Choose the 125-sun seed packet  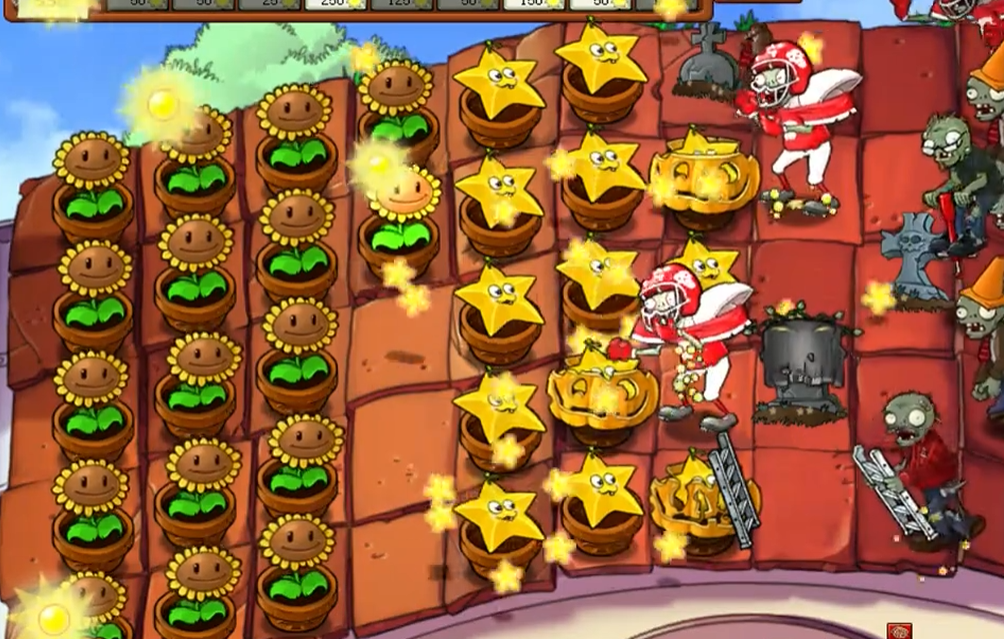pyautogui.click(x=401, y=5)
